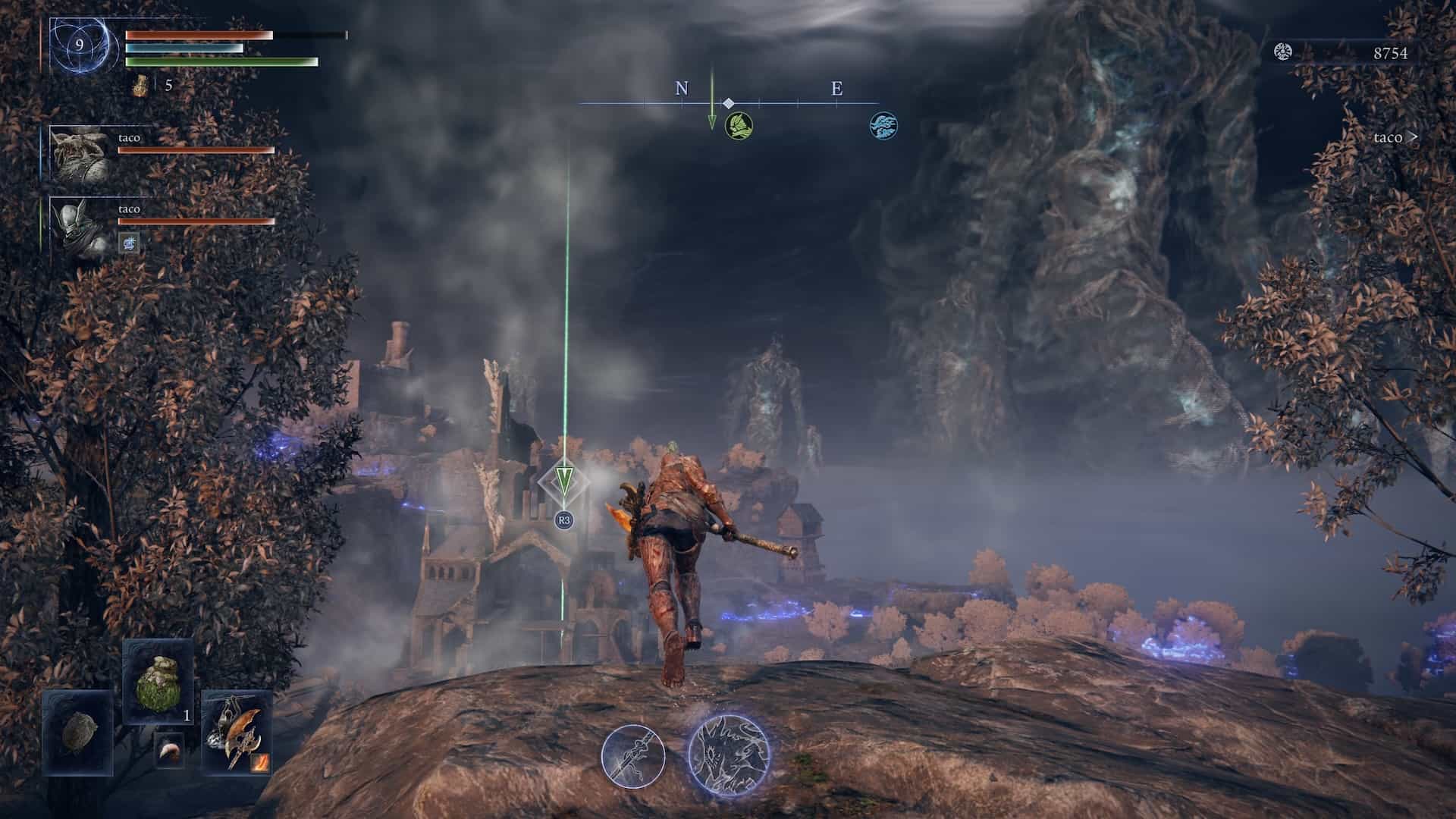Click the green helmet compass marker
This screenshot has height=819, width=1456.
739,125
